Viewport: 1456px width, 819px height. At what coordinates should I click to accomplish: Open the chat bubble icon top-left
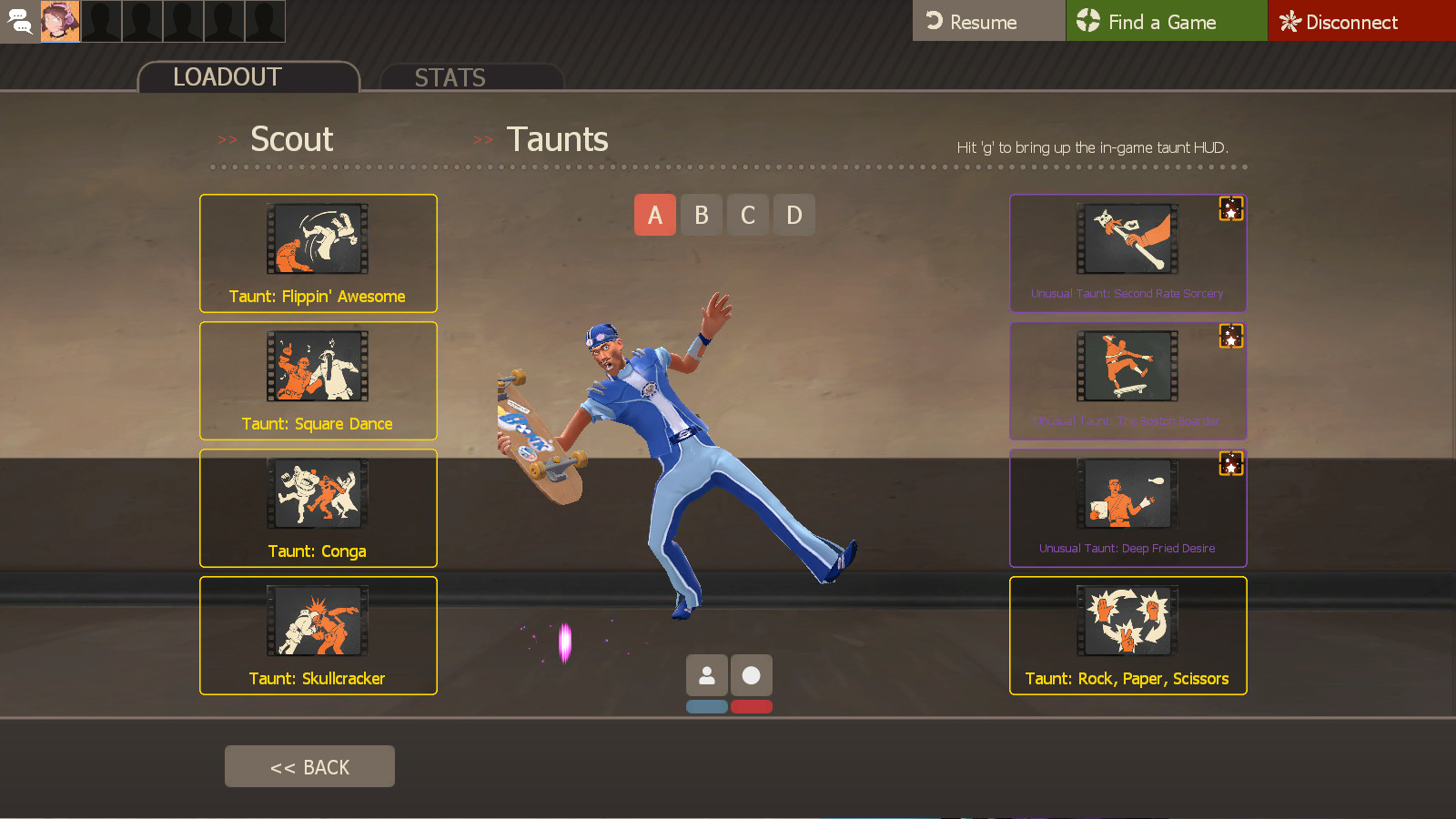pos(20,20)
